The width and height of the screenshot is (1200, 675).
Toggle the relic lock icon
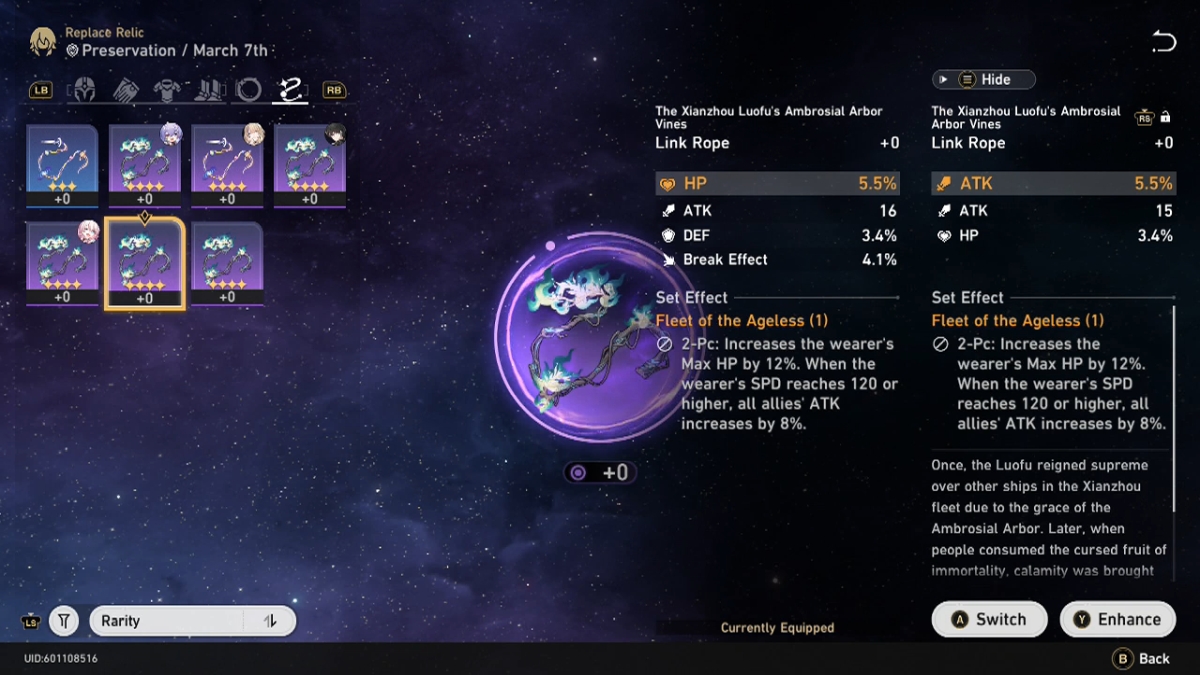(1165, 118)
